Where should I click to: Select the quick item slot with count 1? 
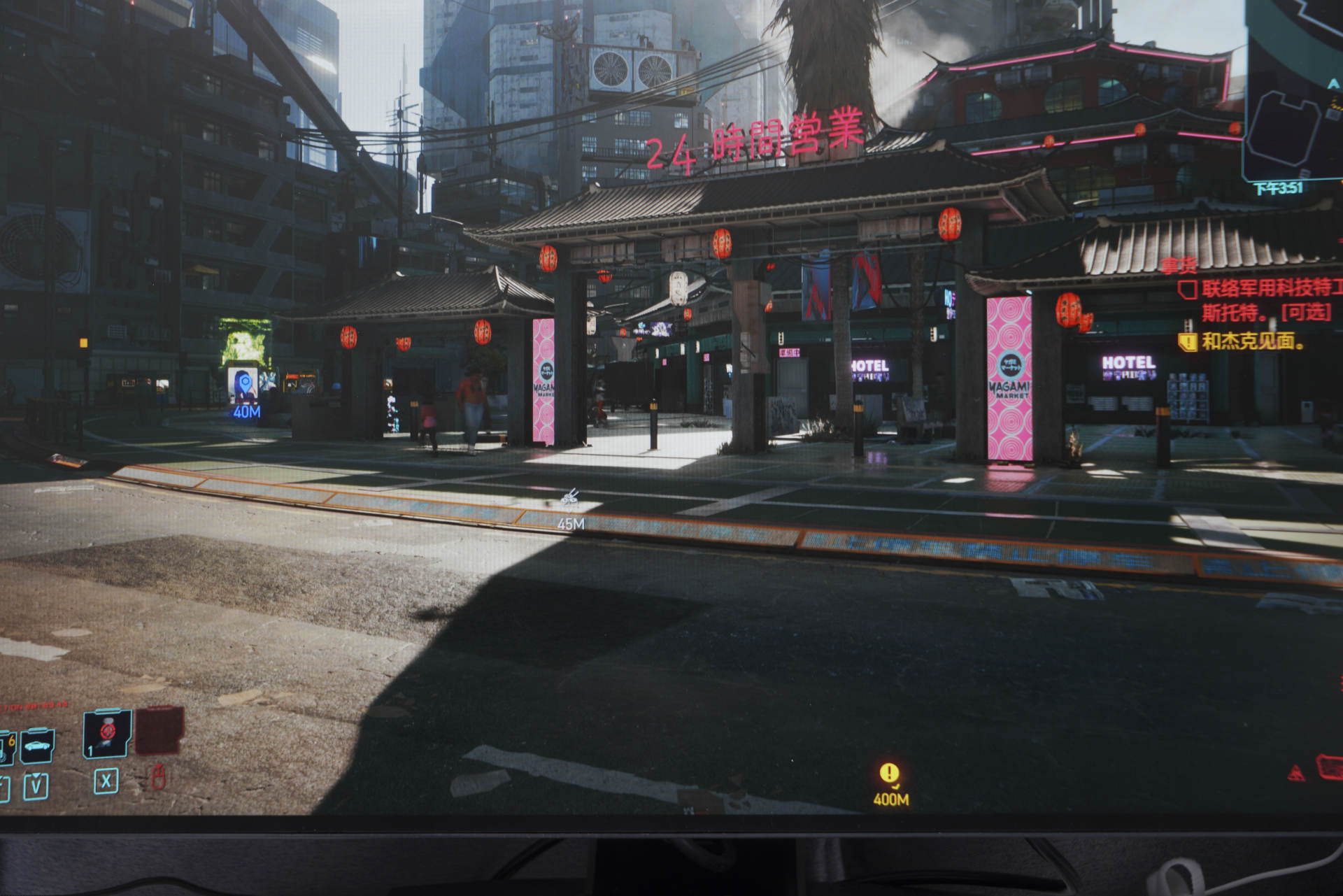(107, 733)
